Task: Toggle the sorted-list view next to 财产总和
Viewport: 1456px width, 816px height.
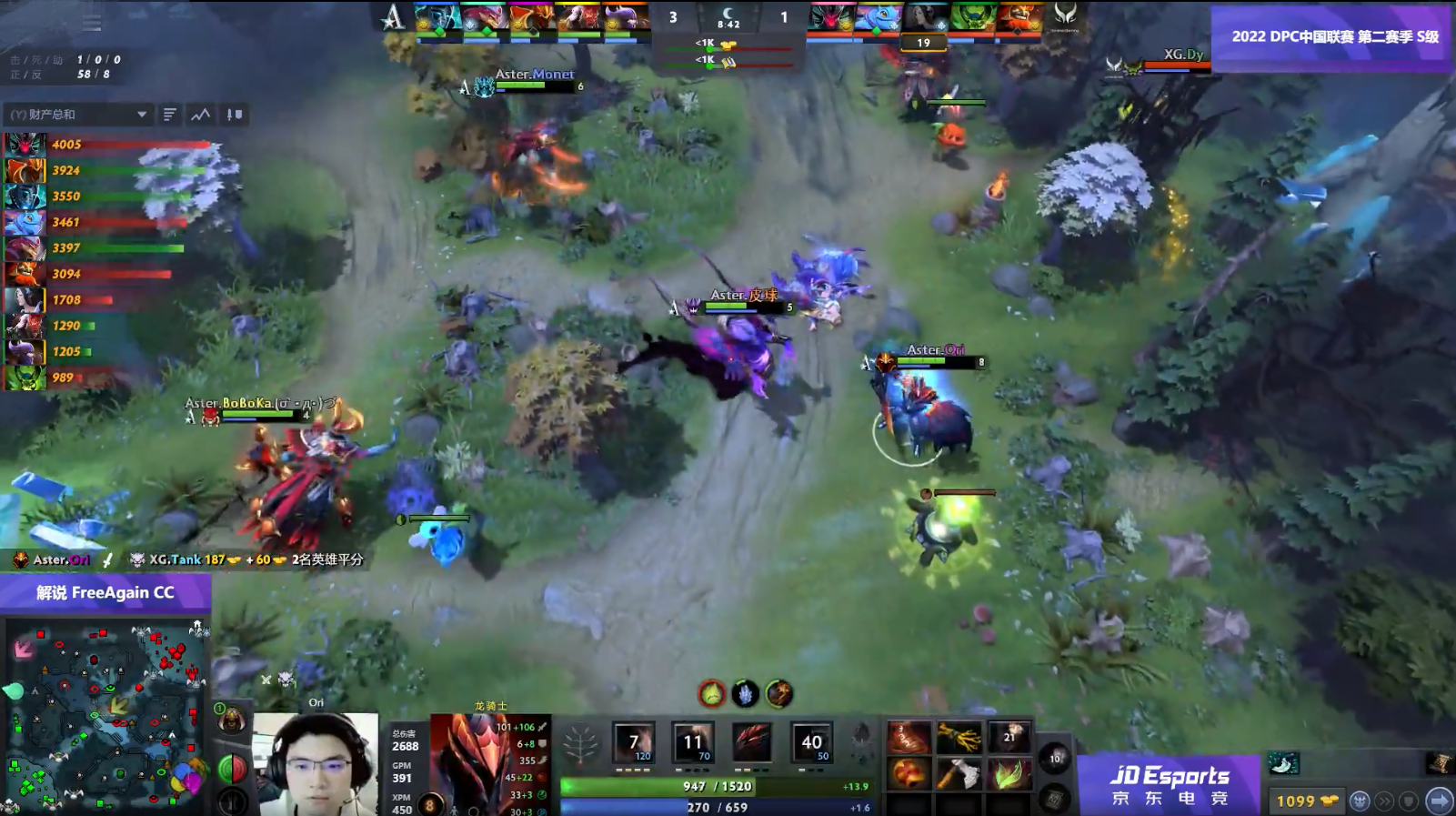Action: [170, 115]
